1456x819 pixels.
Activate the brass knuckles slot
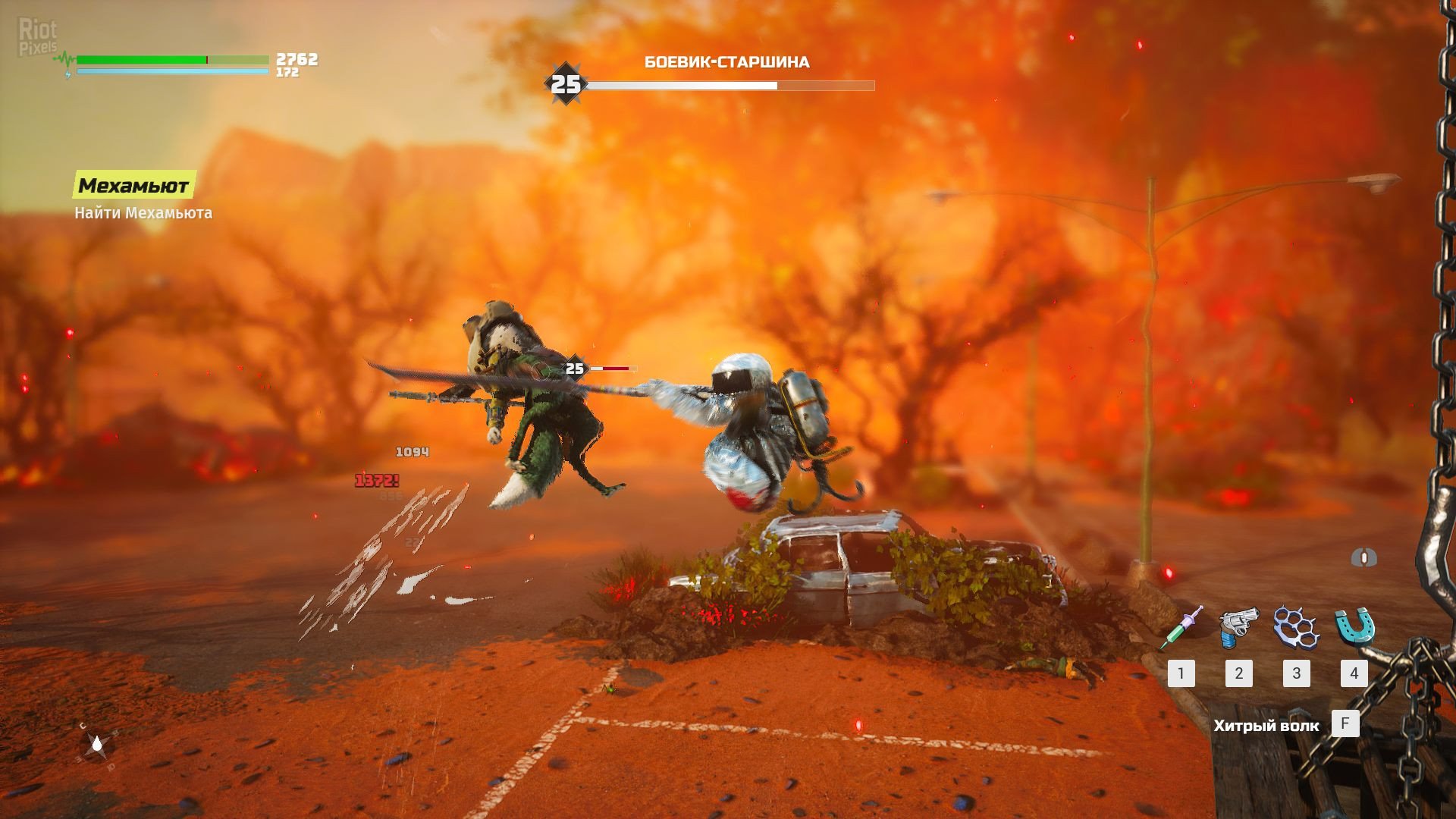[1296, 628]
